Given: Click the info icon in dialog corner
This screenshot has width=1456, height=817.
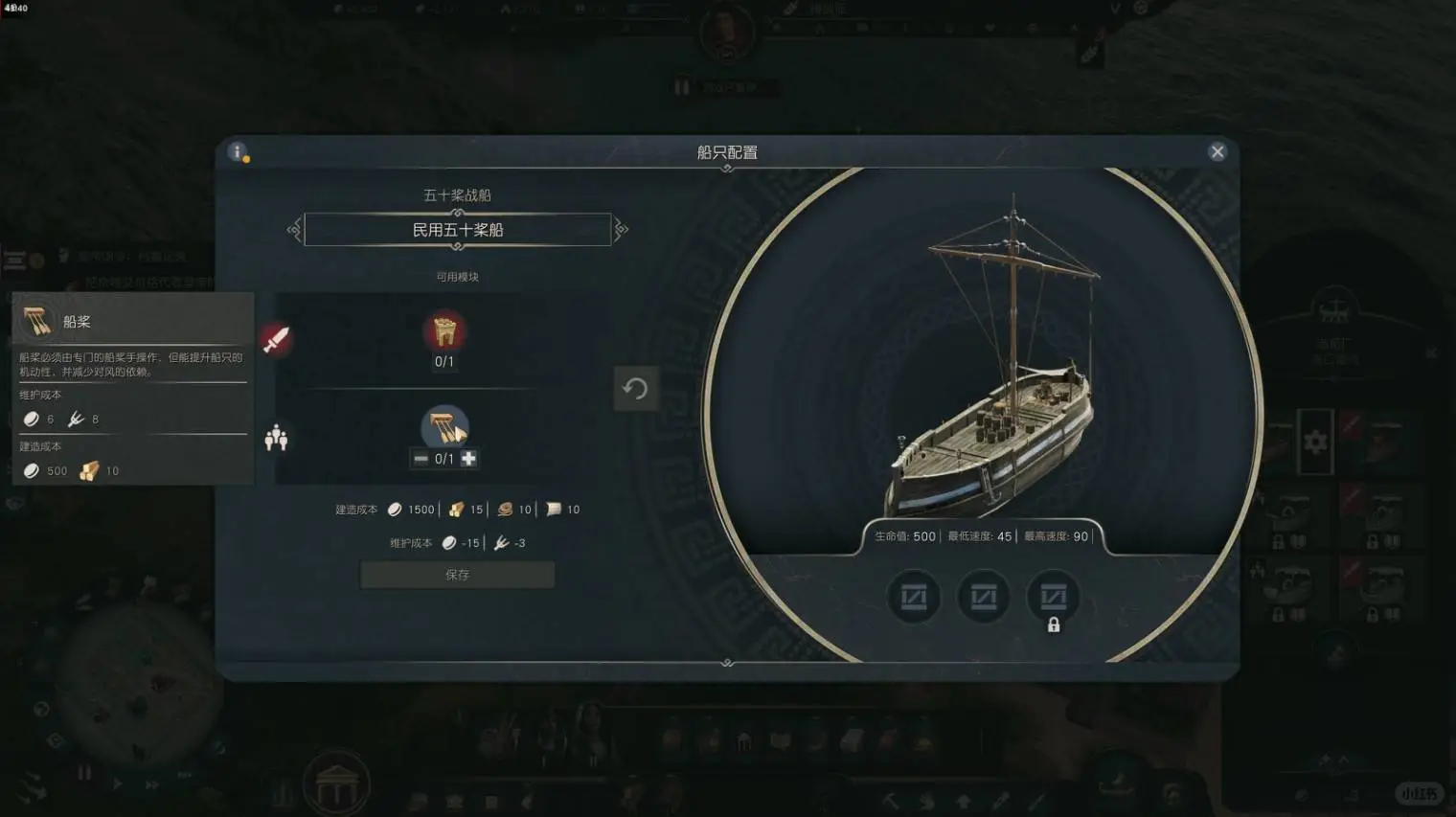Looking at the screenshot, I should (236, 151).
